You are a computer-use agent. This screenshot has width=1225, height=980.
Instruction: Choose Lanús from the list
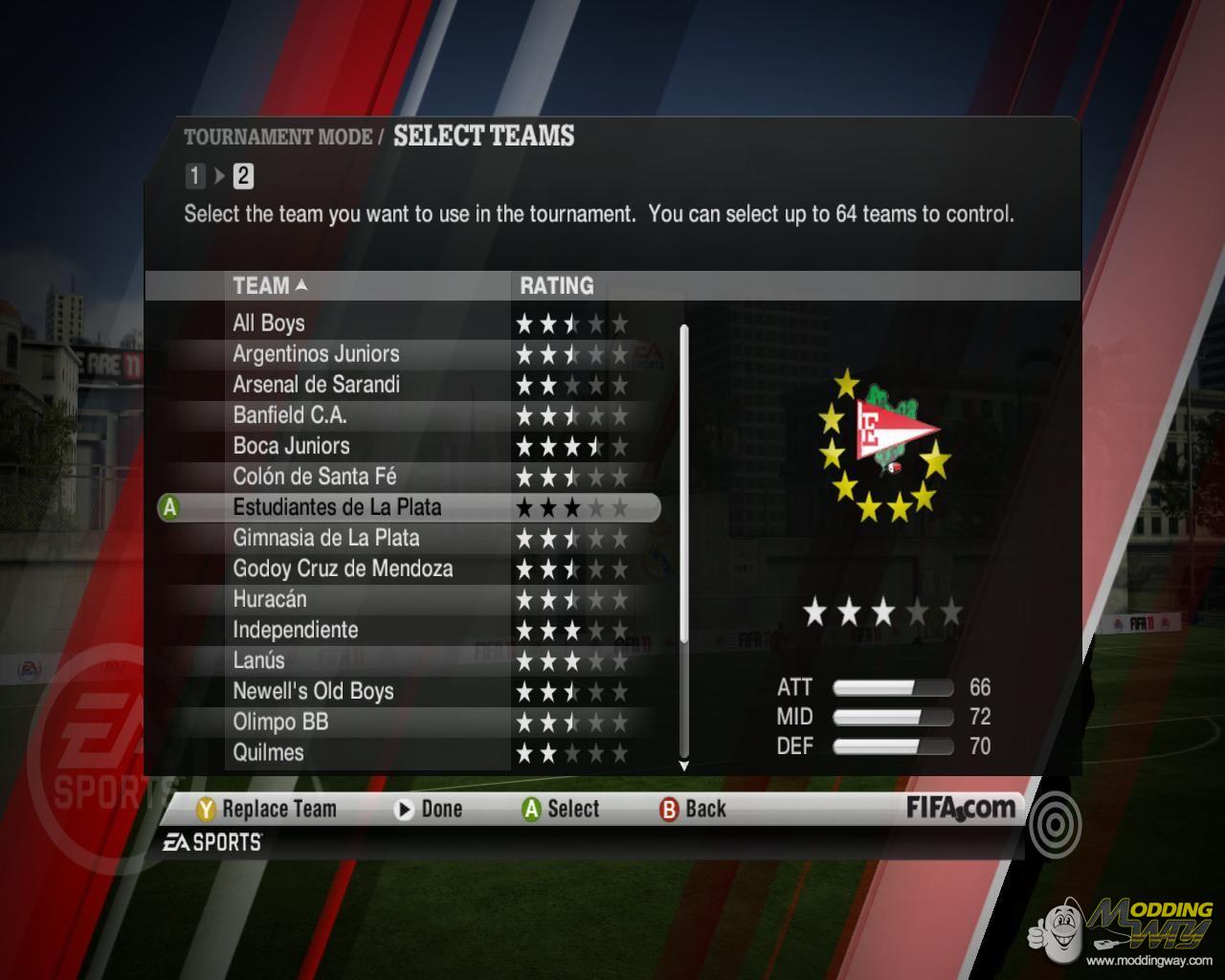(x=258, y=660)
